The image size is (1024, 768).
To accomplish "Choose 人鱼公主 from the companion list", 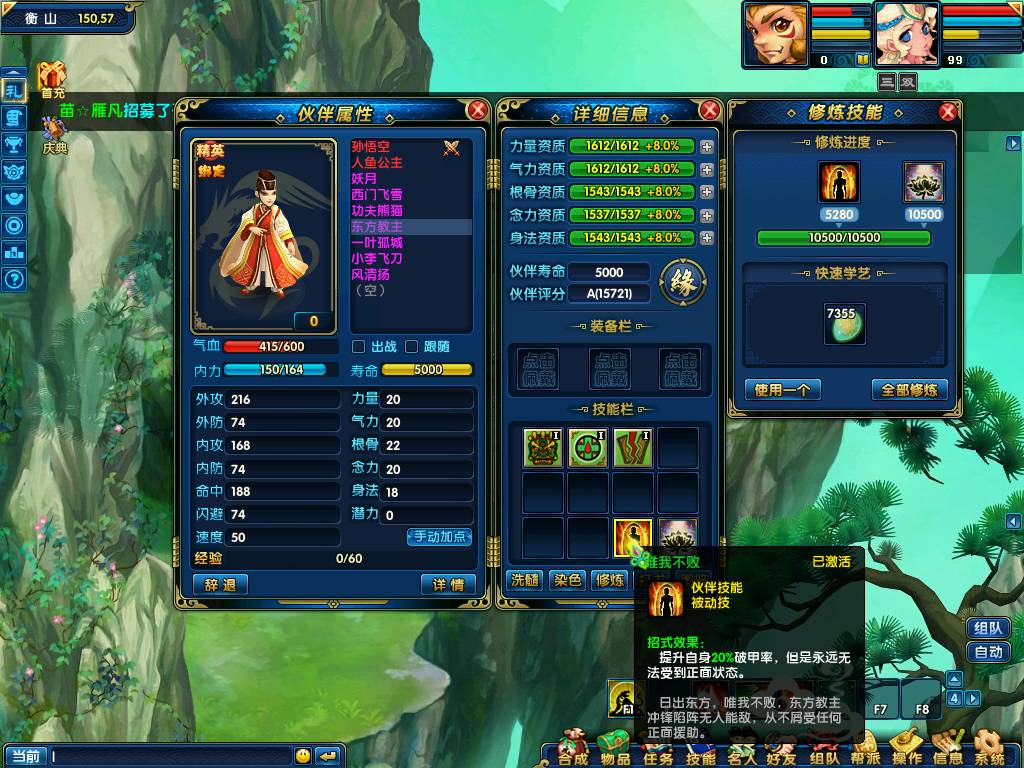I will point(377,163).
